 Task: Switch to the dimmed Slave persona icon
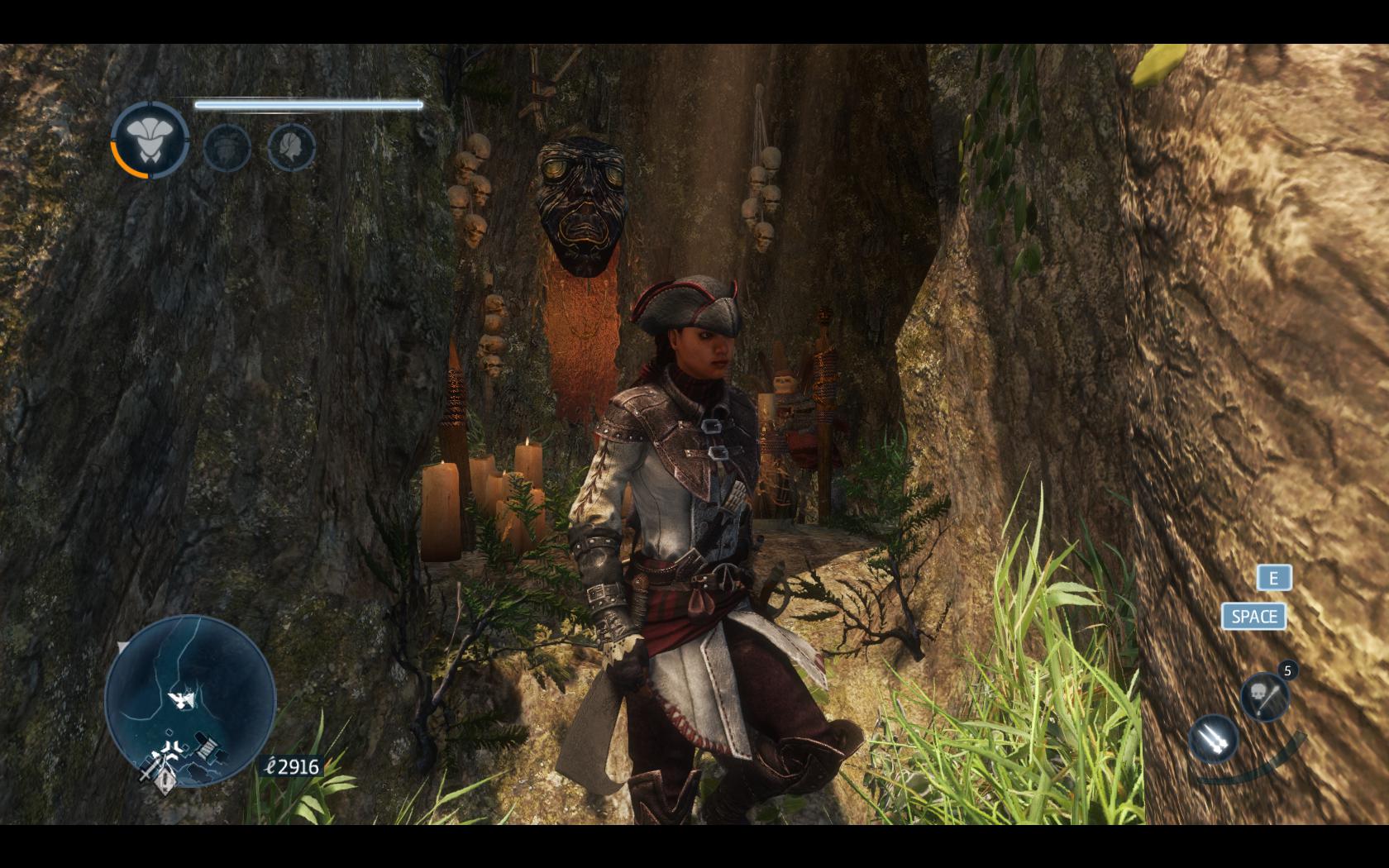227,148
